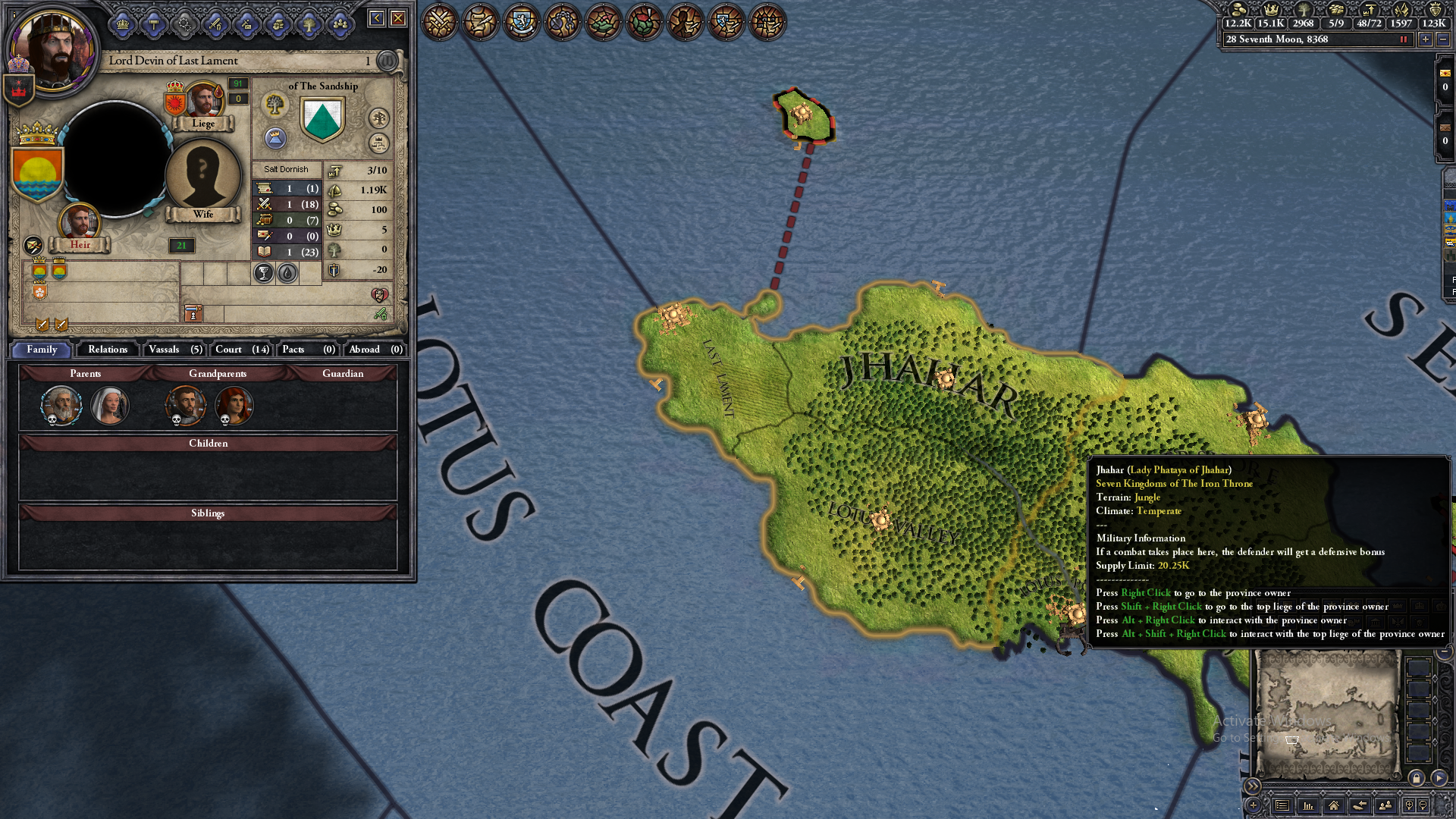Click the court members icon on character panel

tap(339, 24)
